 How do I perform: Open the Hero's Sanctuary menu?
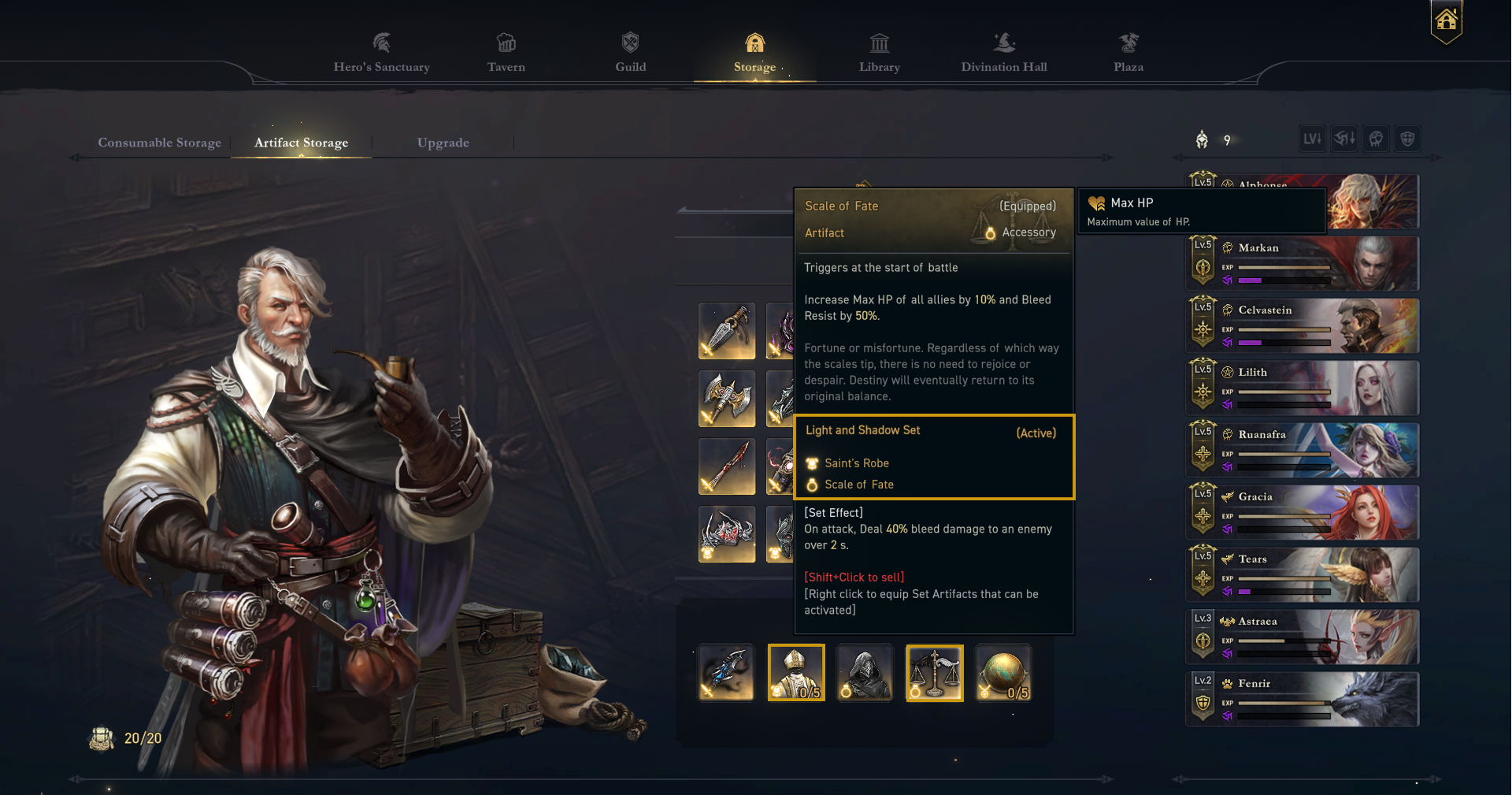coord(381,54)
